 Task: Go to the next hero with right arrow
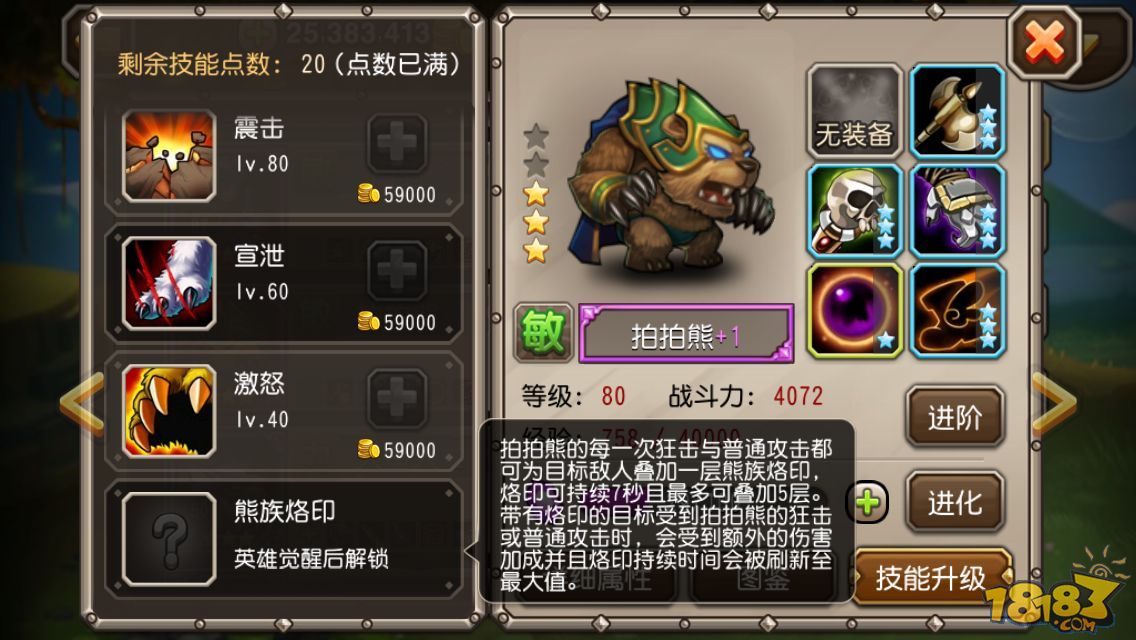tap(1053, 402)
